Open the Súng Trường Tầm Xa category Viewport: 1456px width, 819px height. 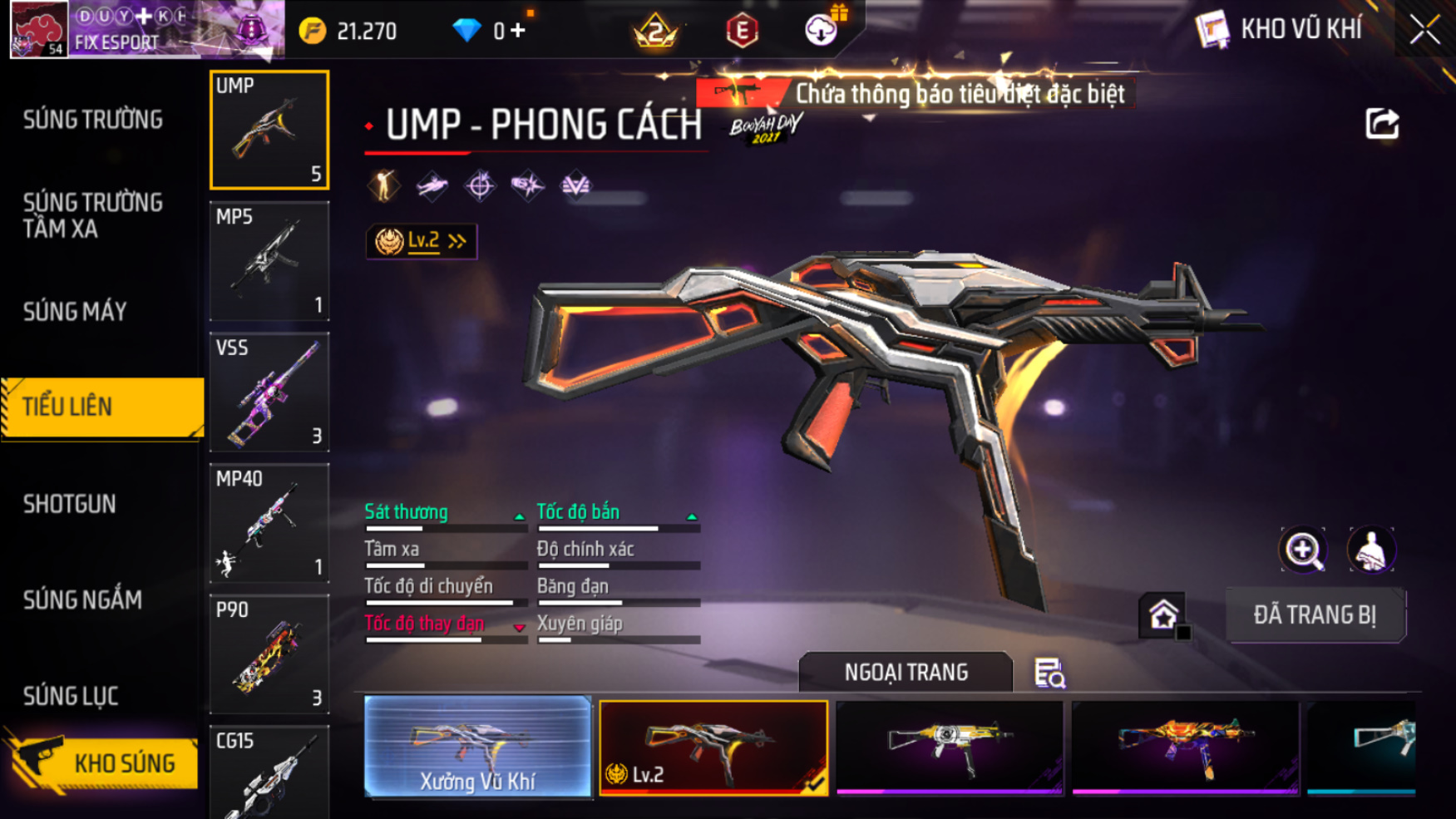93,215
